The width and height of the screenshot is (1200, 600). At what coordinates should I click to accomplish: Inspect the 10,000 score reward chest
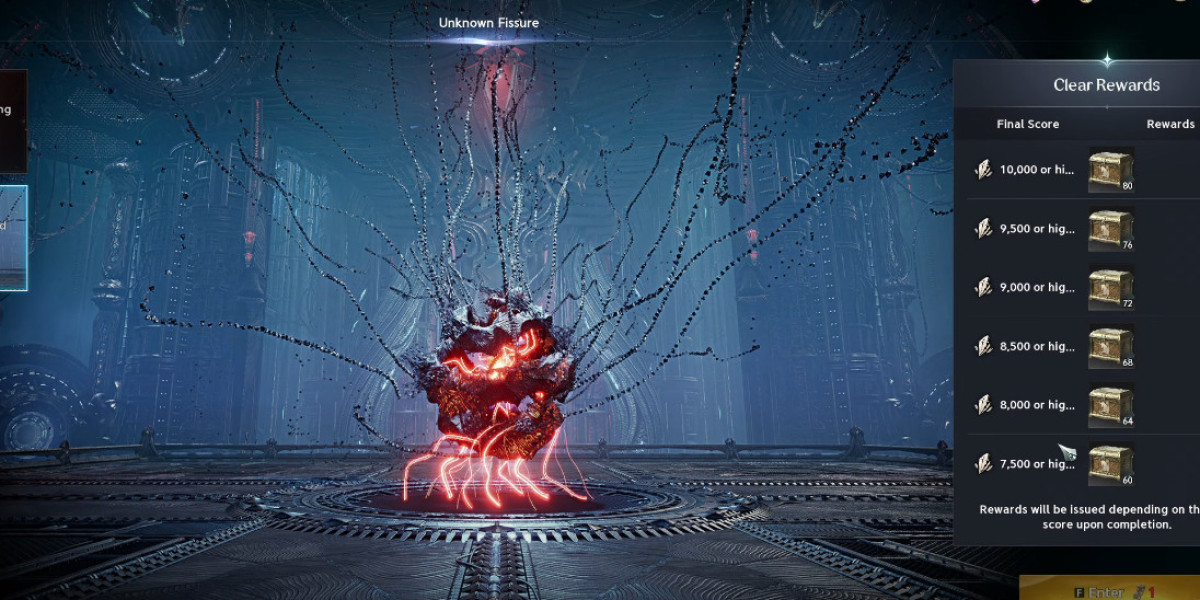coord(1110,170)
